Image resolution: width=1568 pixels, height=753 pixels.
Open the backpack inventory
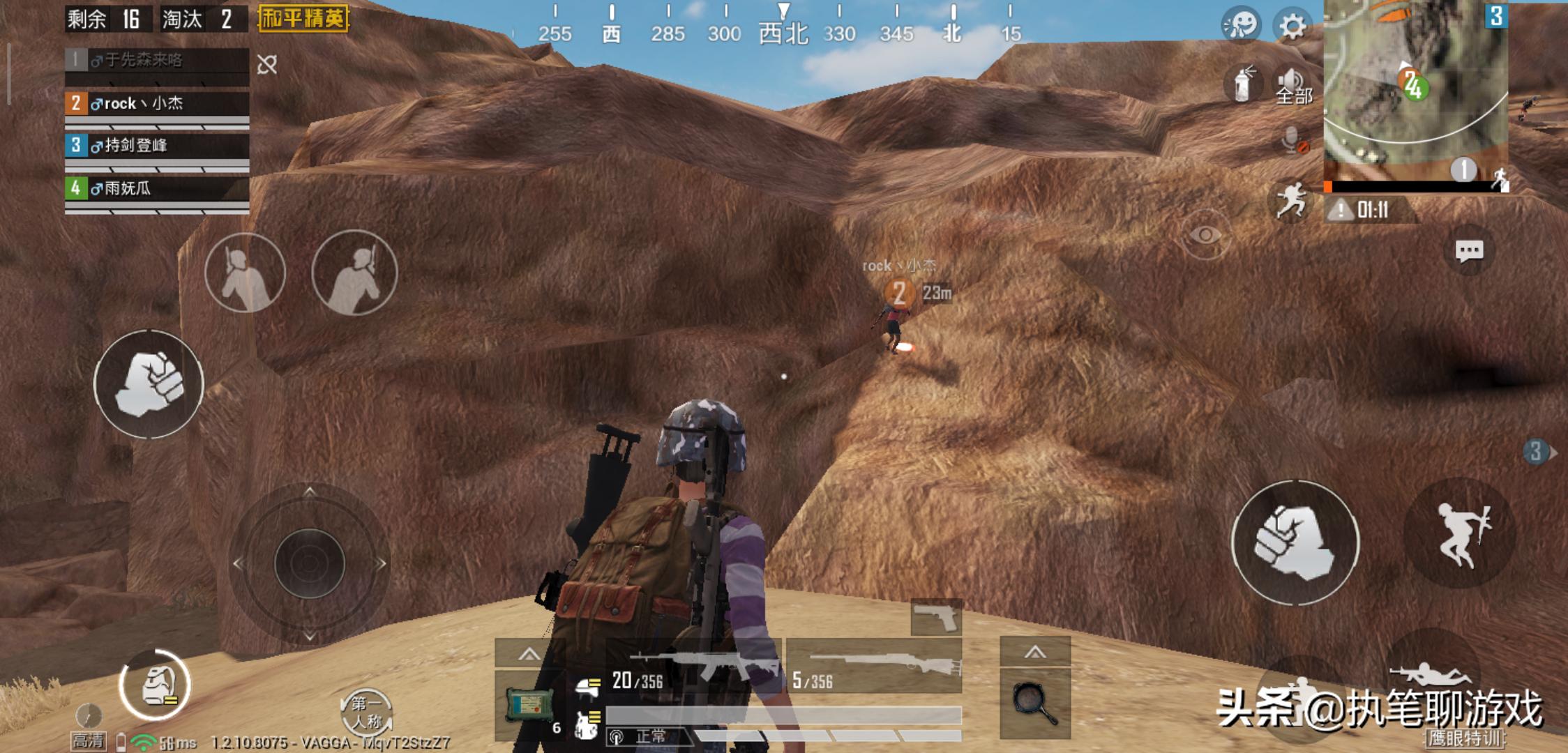click(155, 685)
